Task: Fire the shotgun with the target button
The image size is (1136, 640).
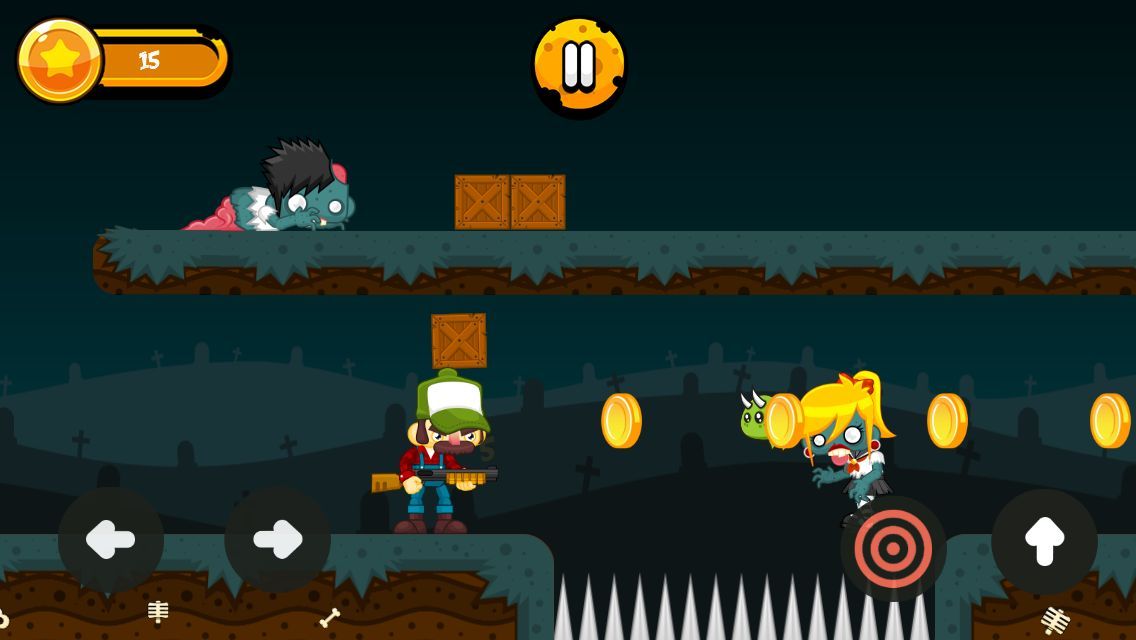Action: tap(893, 548)
